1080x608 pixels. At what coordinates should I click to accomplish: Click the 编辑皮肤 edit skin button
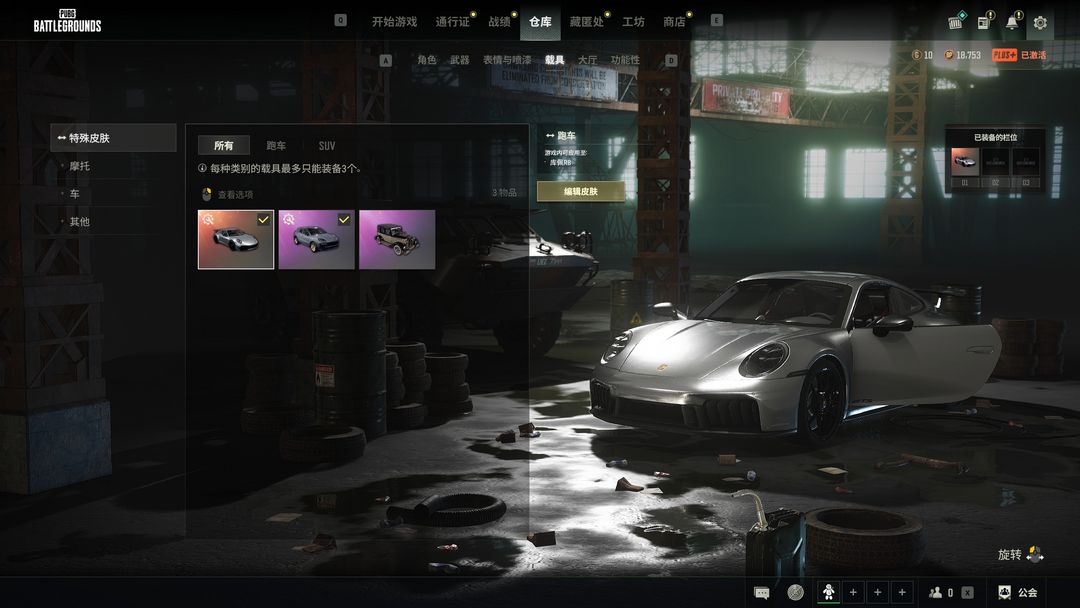580,191
